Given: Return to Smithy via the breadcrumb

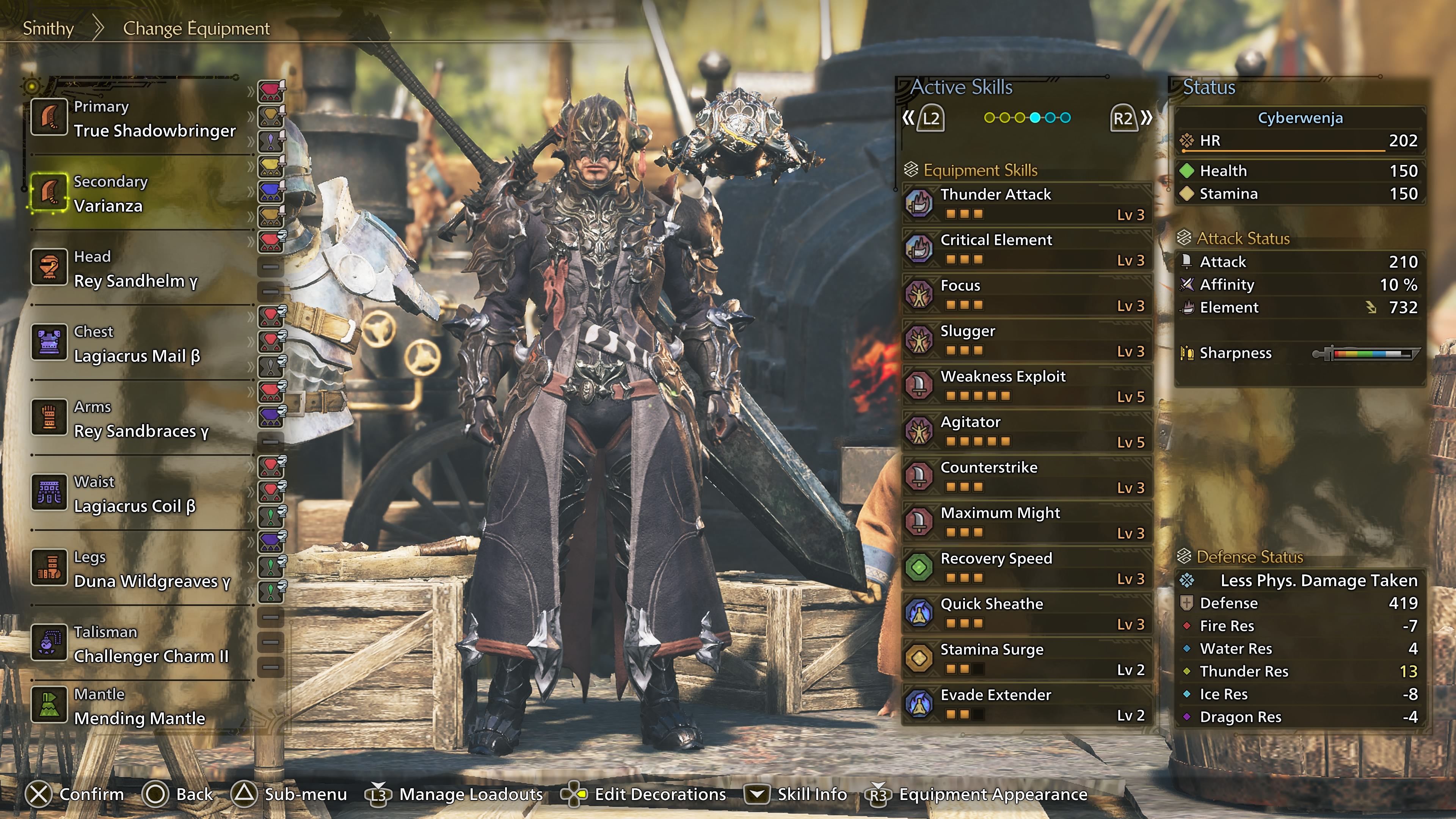Looking at the screenshot, I should click(x=48, y=28).
